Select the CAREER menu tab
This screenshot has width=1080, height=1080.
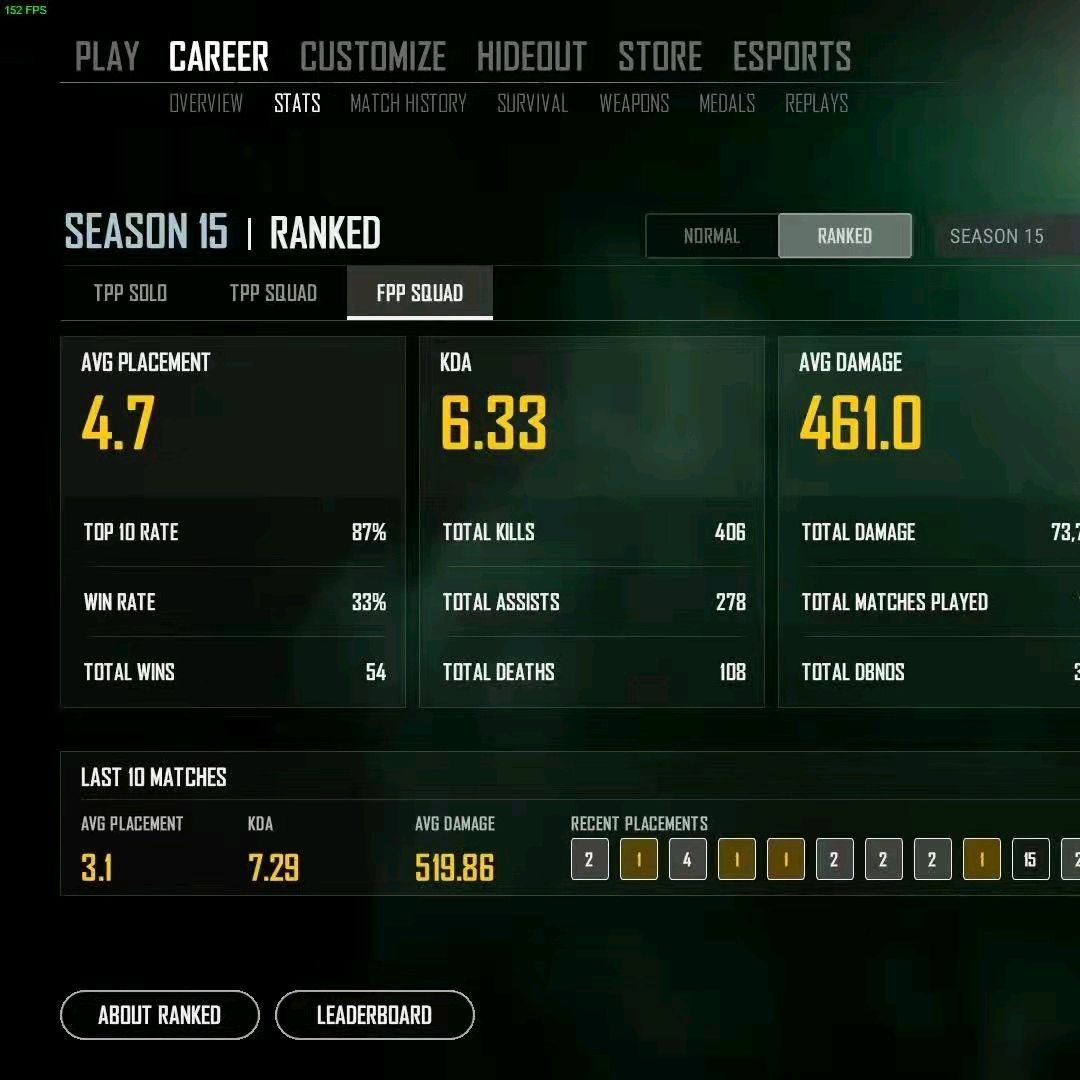pyautogui.click(x=219, y=57)
